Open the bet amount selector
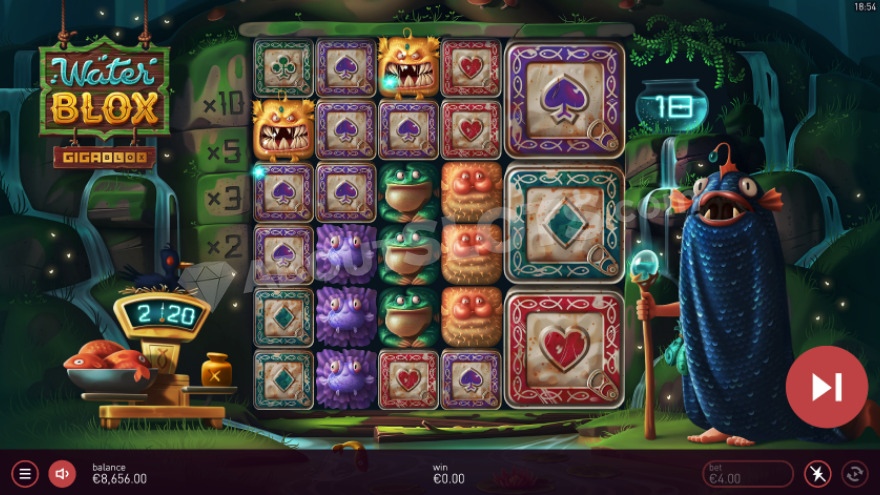Viewport: 880px width, 495px height. pyautogui.click(x=747, y=473)
